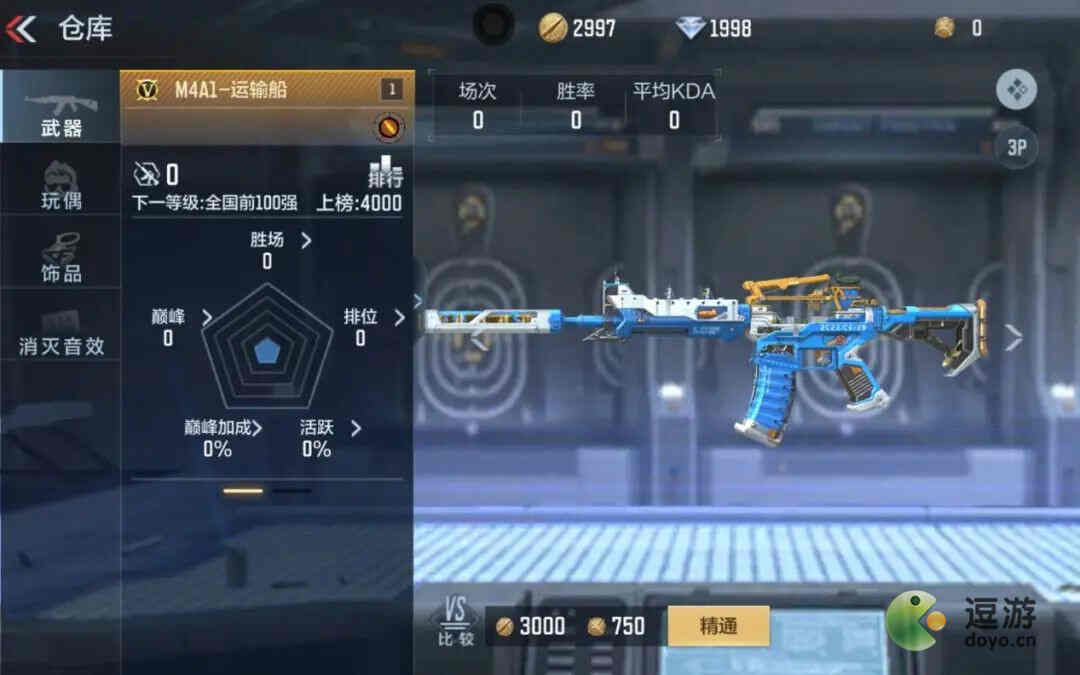Viewport: 1080px width, 675px height.
Task: Switch to the 武器 weapons tab
Action: point(60,107)
